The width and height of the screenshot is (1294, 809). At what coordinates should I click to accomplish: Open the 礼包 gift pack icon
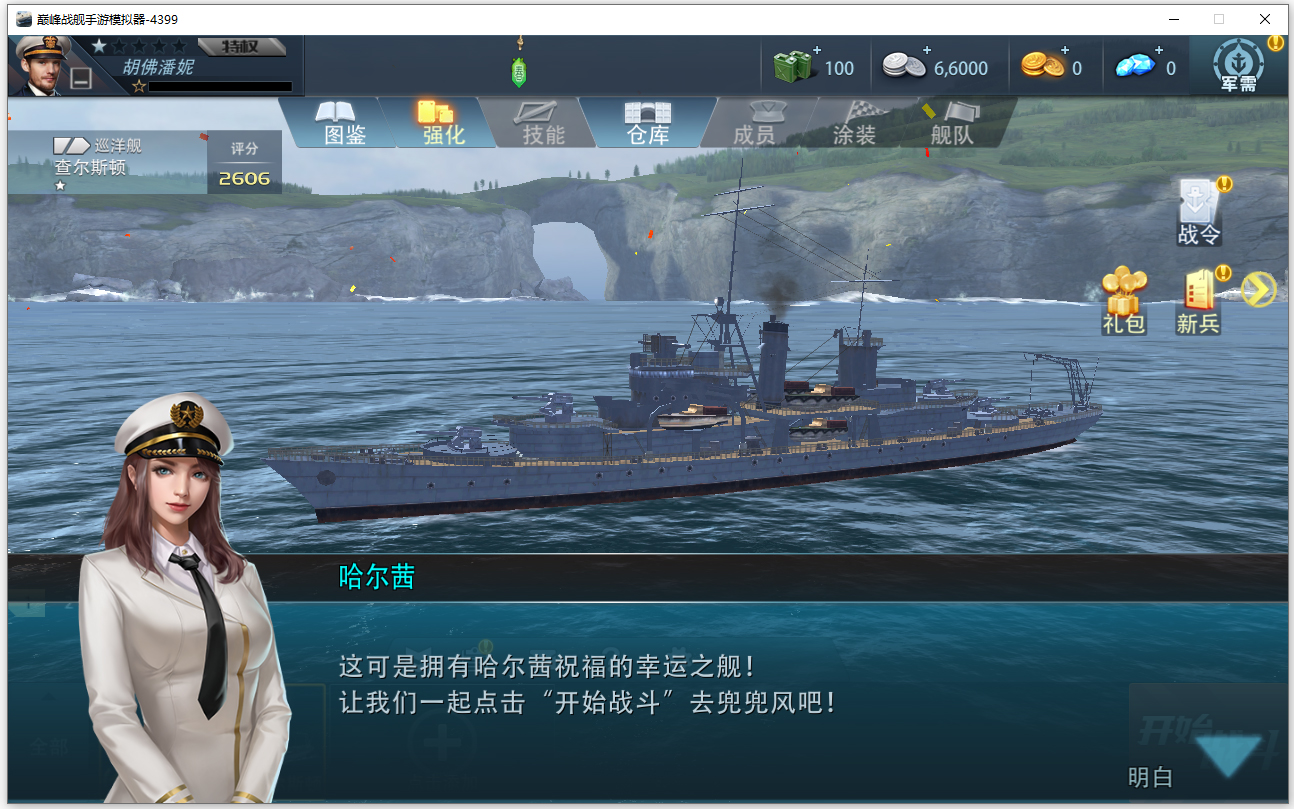click(x=1125, y=290)
